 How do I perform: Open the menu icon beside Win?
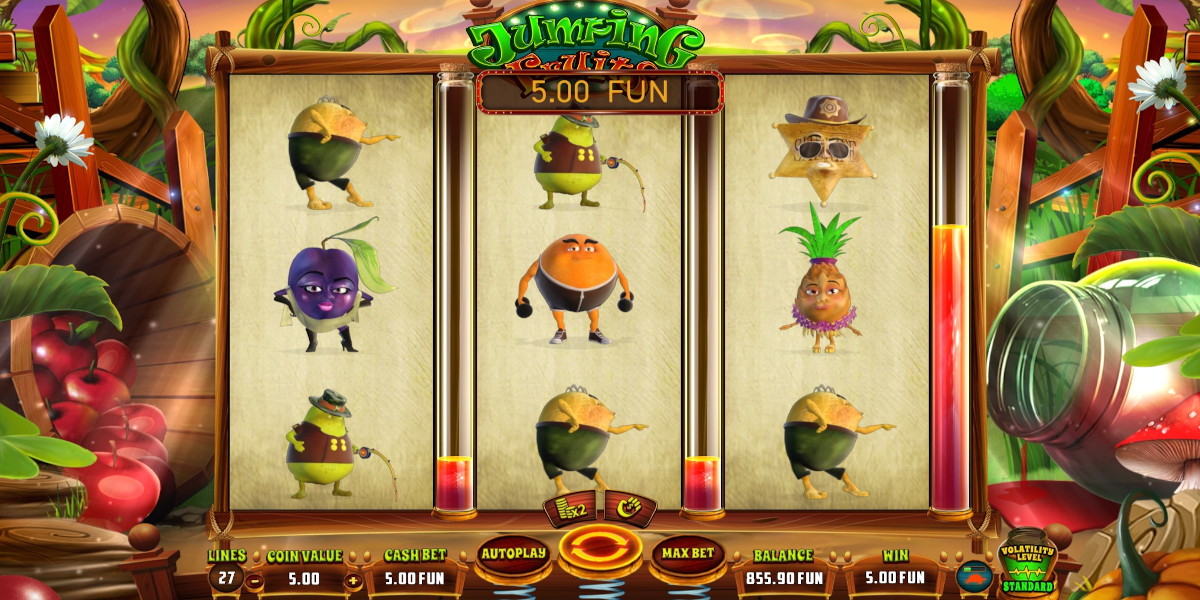974,577
